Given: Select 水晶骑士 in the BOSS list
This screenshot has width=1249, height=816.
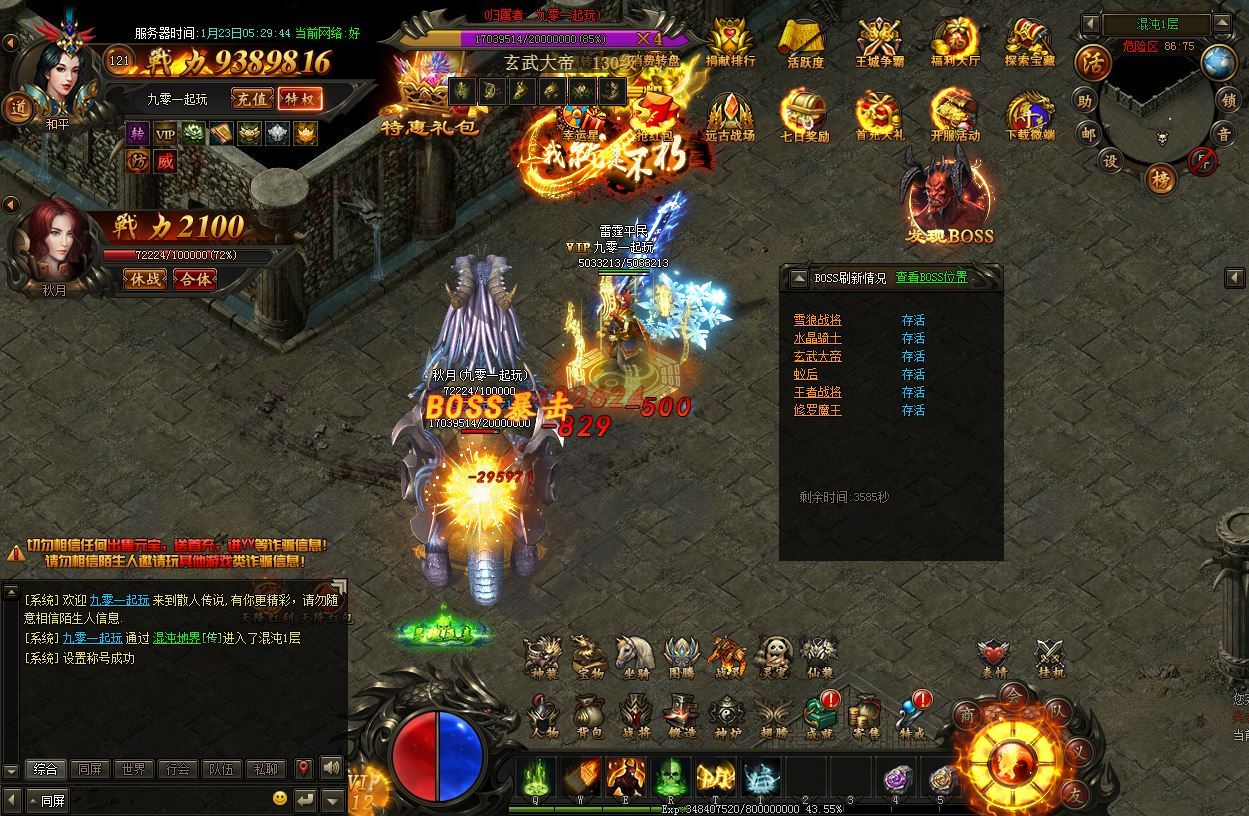Looking at the screenshot, I should click(x=817, y=338).
